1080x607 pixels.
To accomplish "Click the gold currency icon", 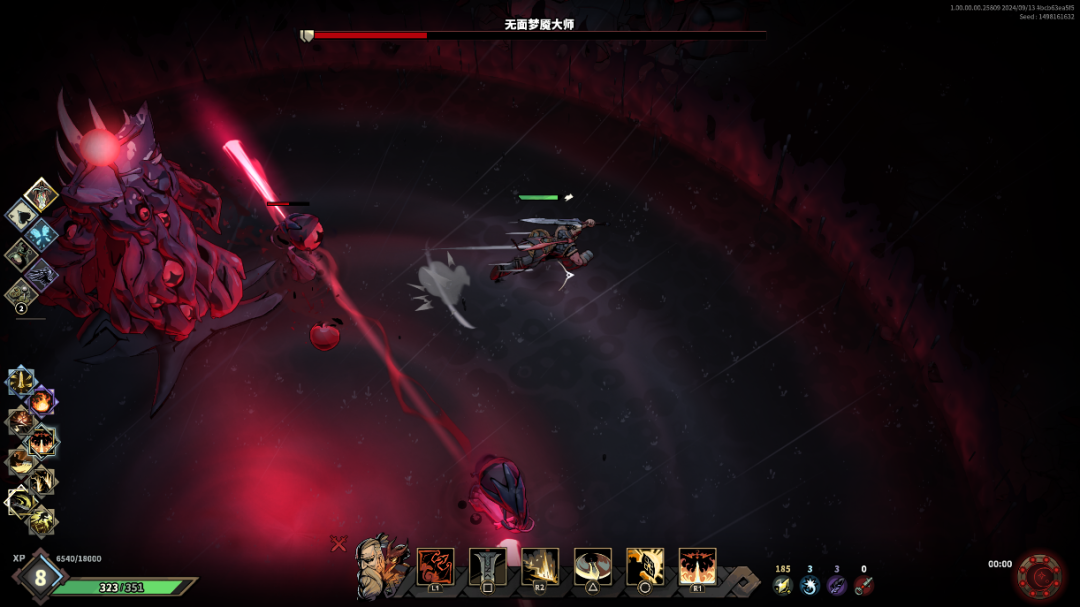I will point(782,585).
